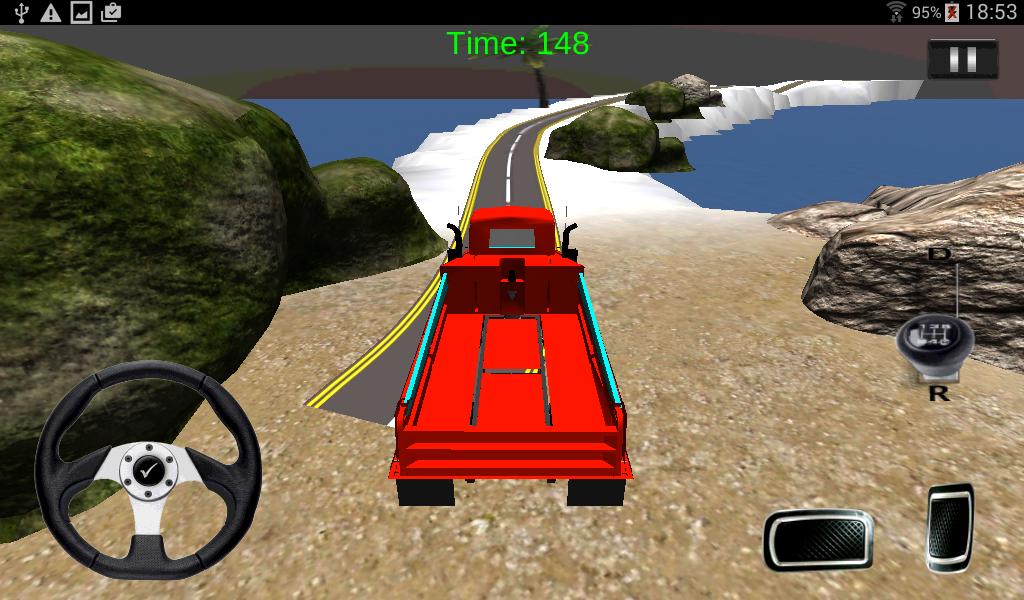Step on the narrow accelerator pedal
Image resolution: width=1024 pixels, height=600 pixels.
949,527
